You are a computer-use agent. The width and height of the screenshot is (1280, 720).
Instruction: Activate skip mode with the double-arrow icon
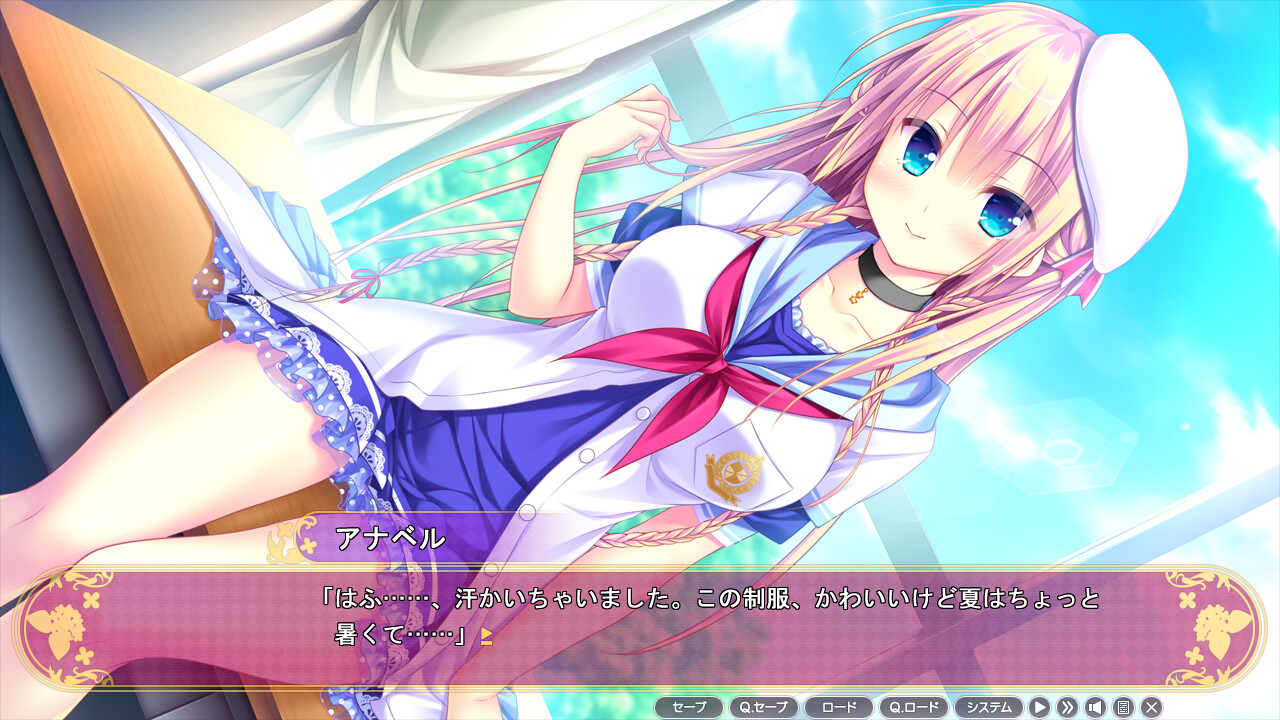coord(1068,706)
